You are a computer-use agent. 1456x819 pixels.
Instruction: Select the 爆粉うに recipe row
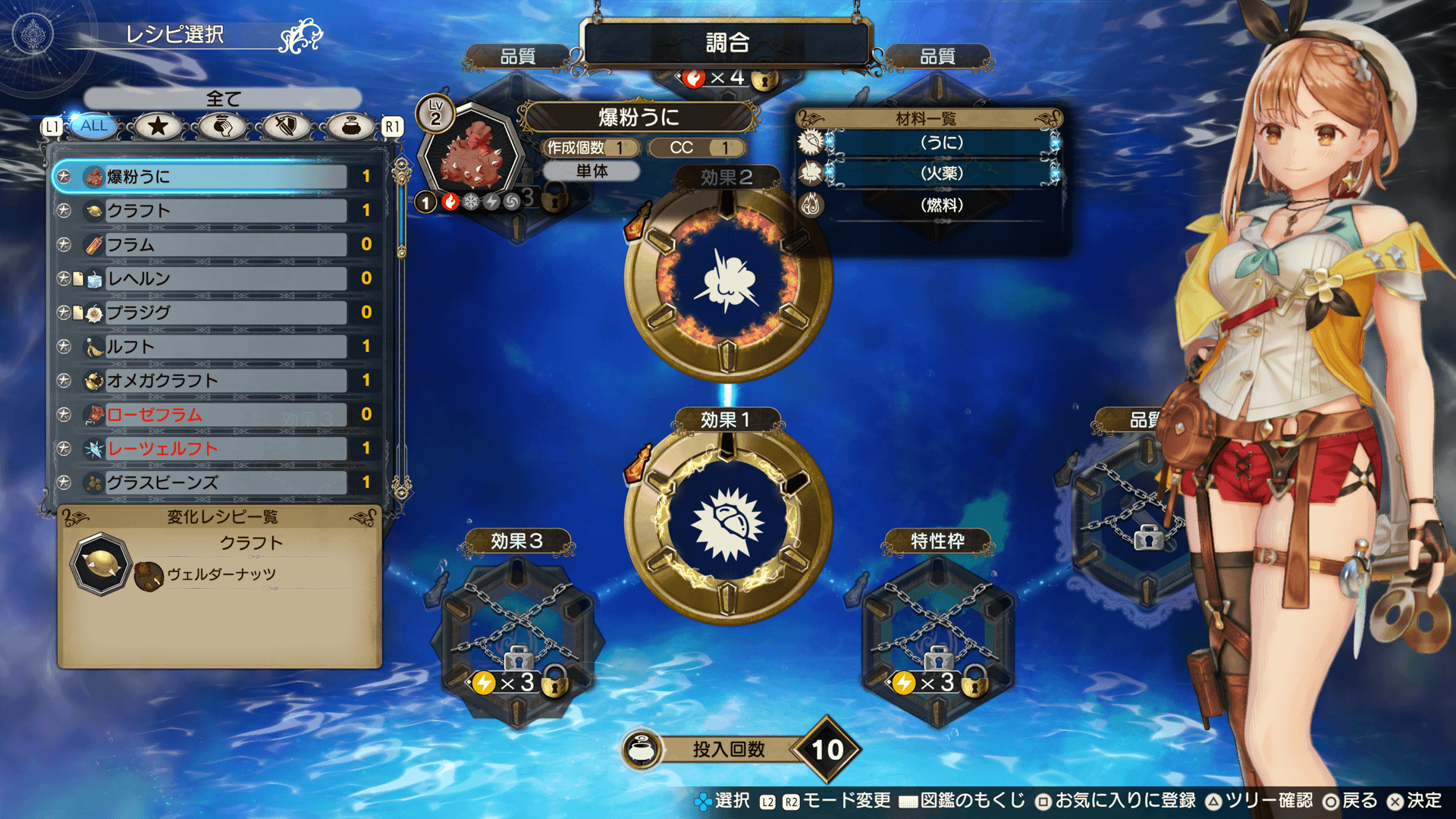click(x=220, y=177)
